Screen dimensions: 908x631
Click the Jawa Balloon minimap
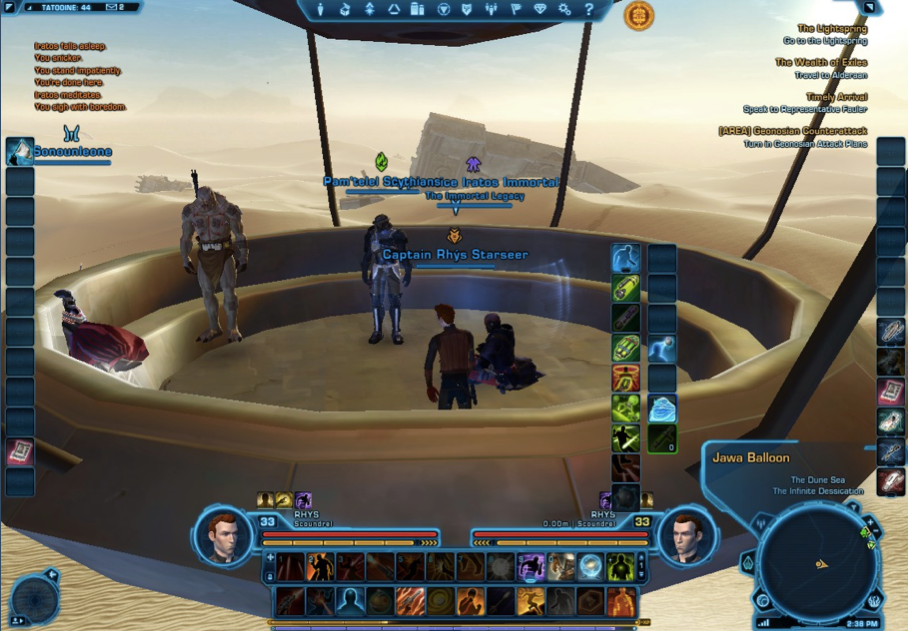click(x=817, y=564)
